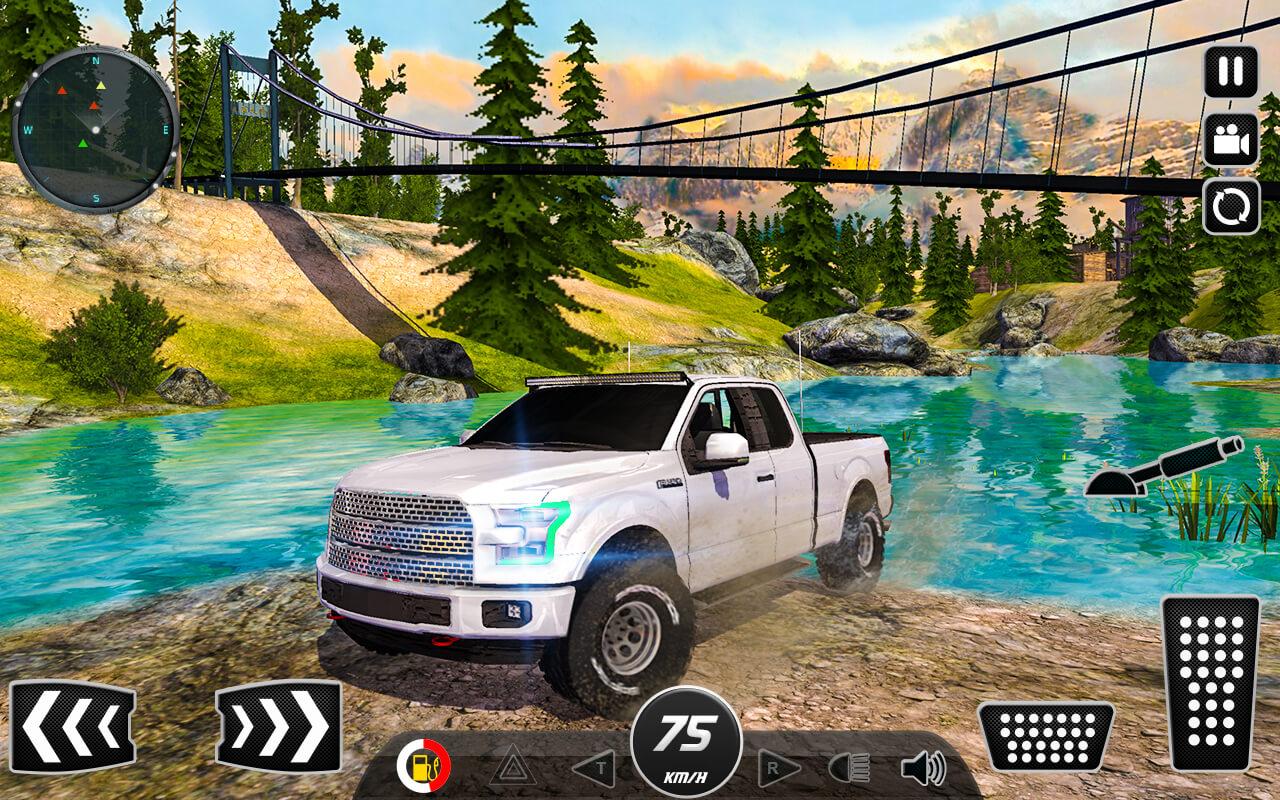Image resolution: width=1280 pixels, height=800 pixels.
Task: Click the circular compass minimap
Action: (96, 129)
